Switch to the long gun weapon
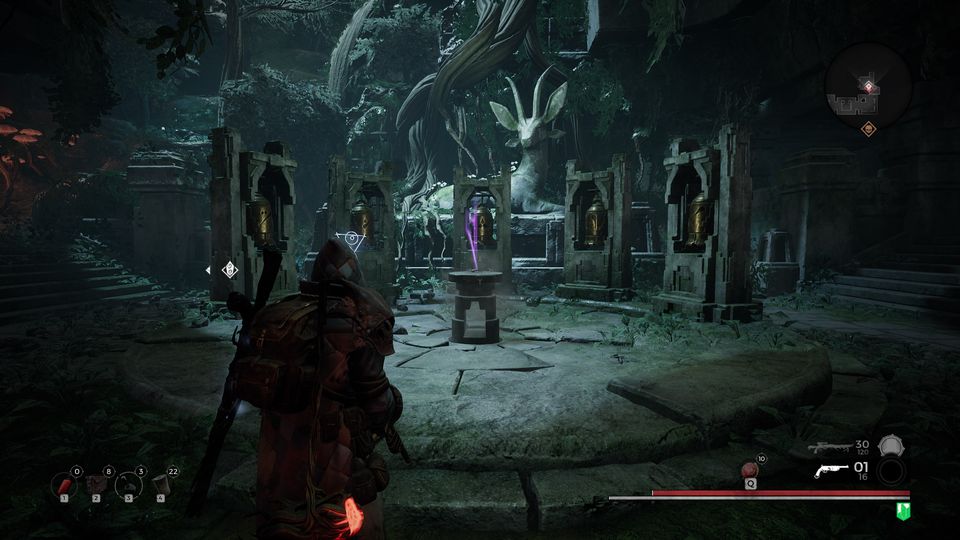The image size is (960, 540). click(x=829, y=447)
